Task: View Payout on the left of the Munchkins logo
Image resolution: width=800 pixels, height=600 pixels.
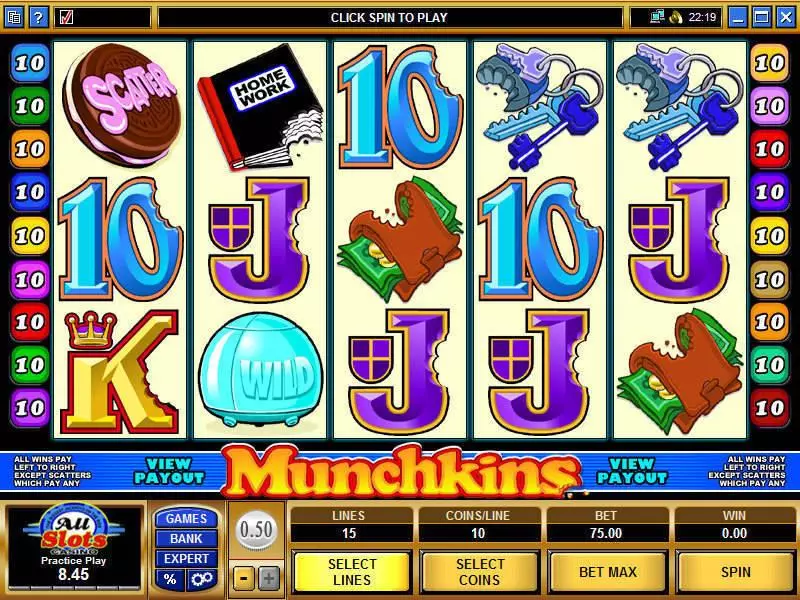Action: coord(168,470)
